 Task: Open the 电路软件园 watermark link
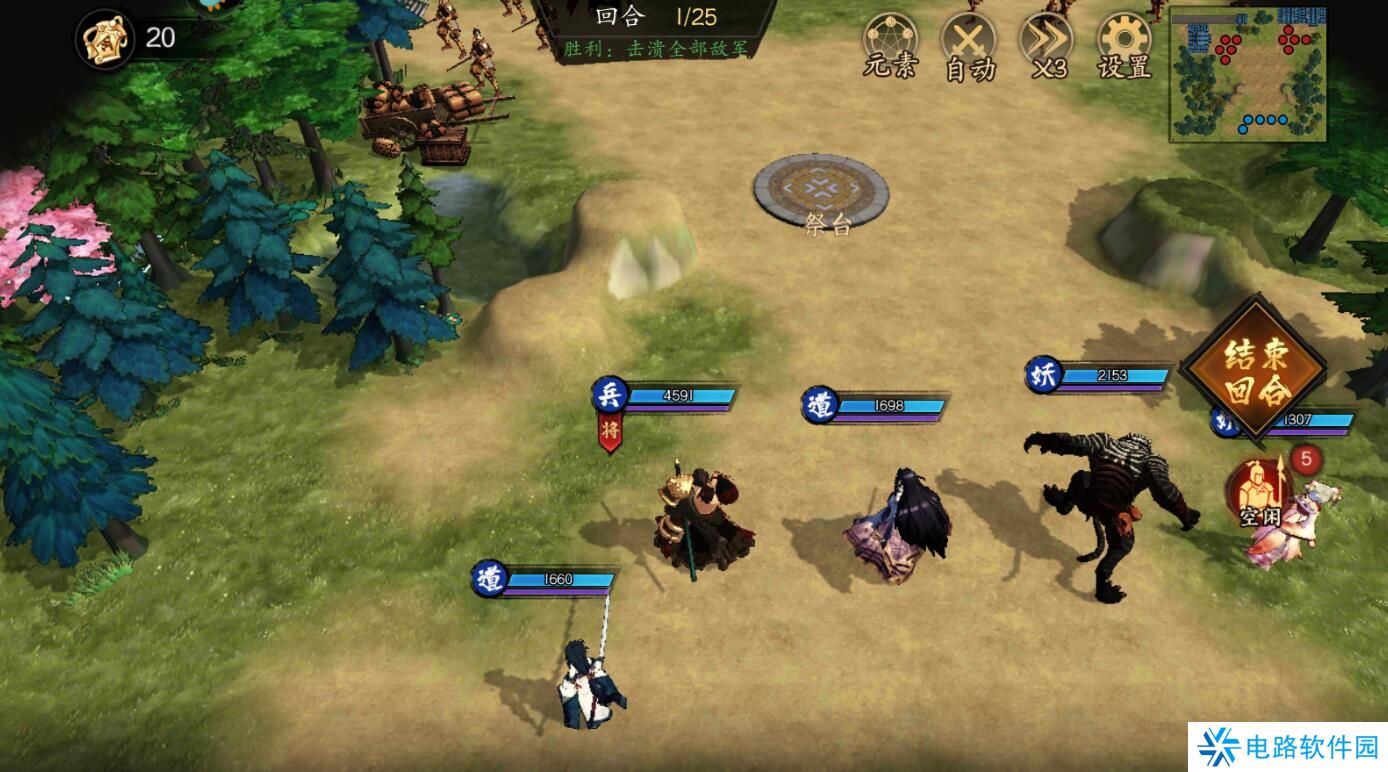[x=1288, y=746]
